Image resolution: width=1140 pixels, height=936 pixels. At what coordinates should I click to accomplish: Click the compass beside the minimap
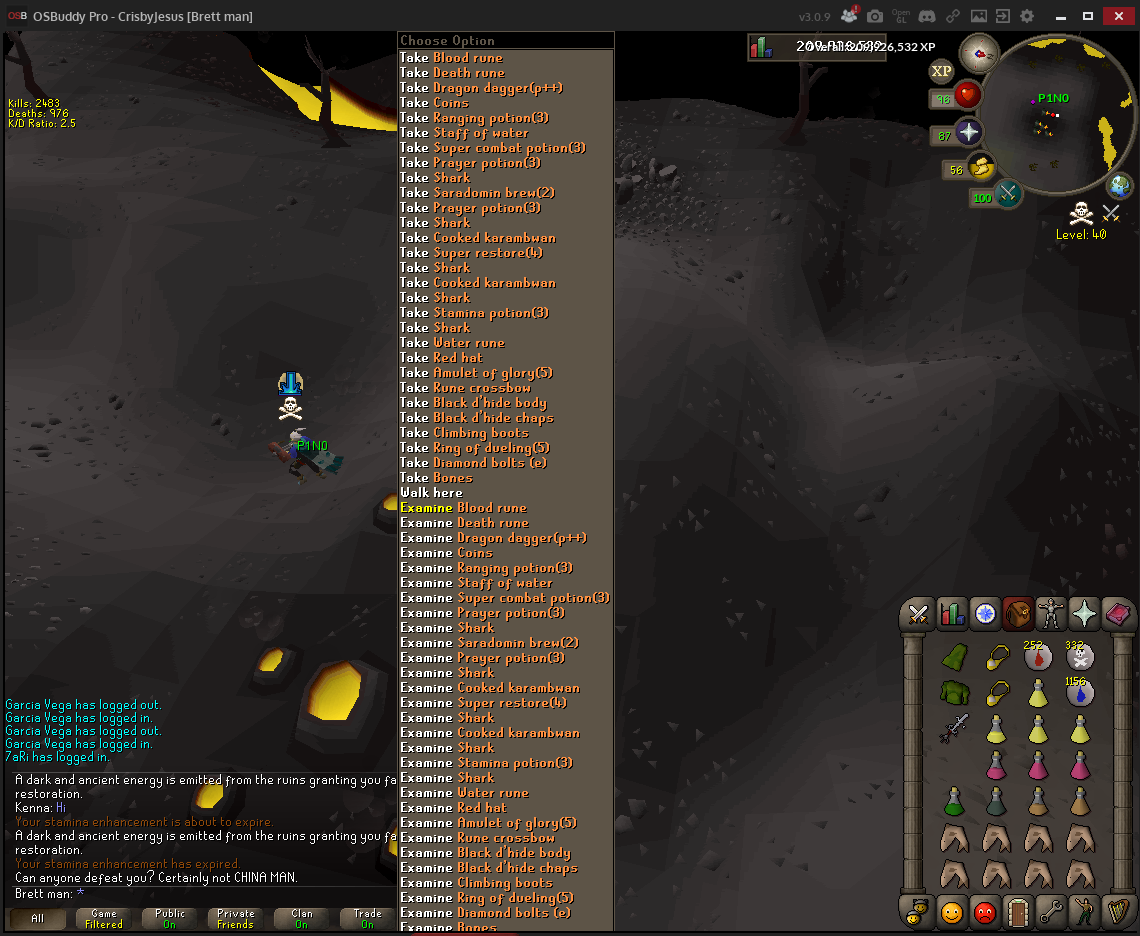[979, 53]
